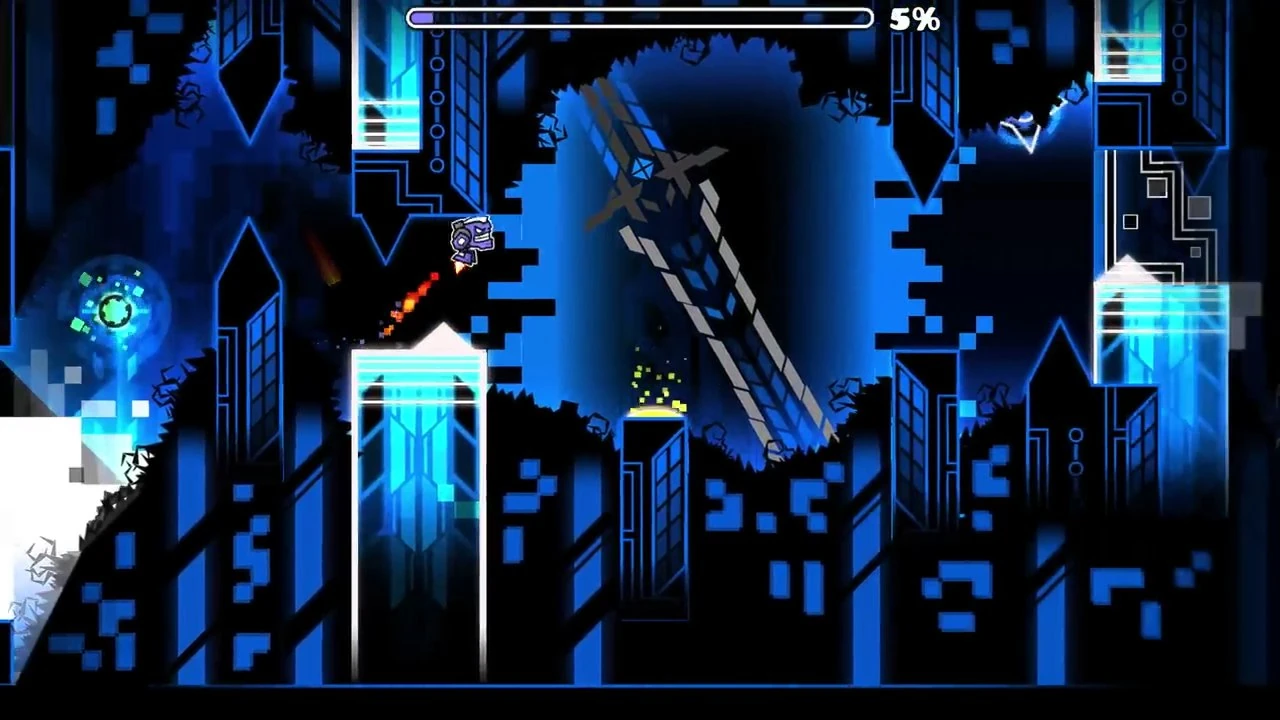This screenshot has height=720, width=1280.
Task: Select the 5% completion label
Action: click(x=914, y=19)
